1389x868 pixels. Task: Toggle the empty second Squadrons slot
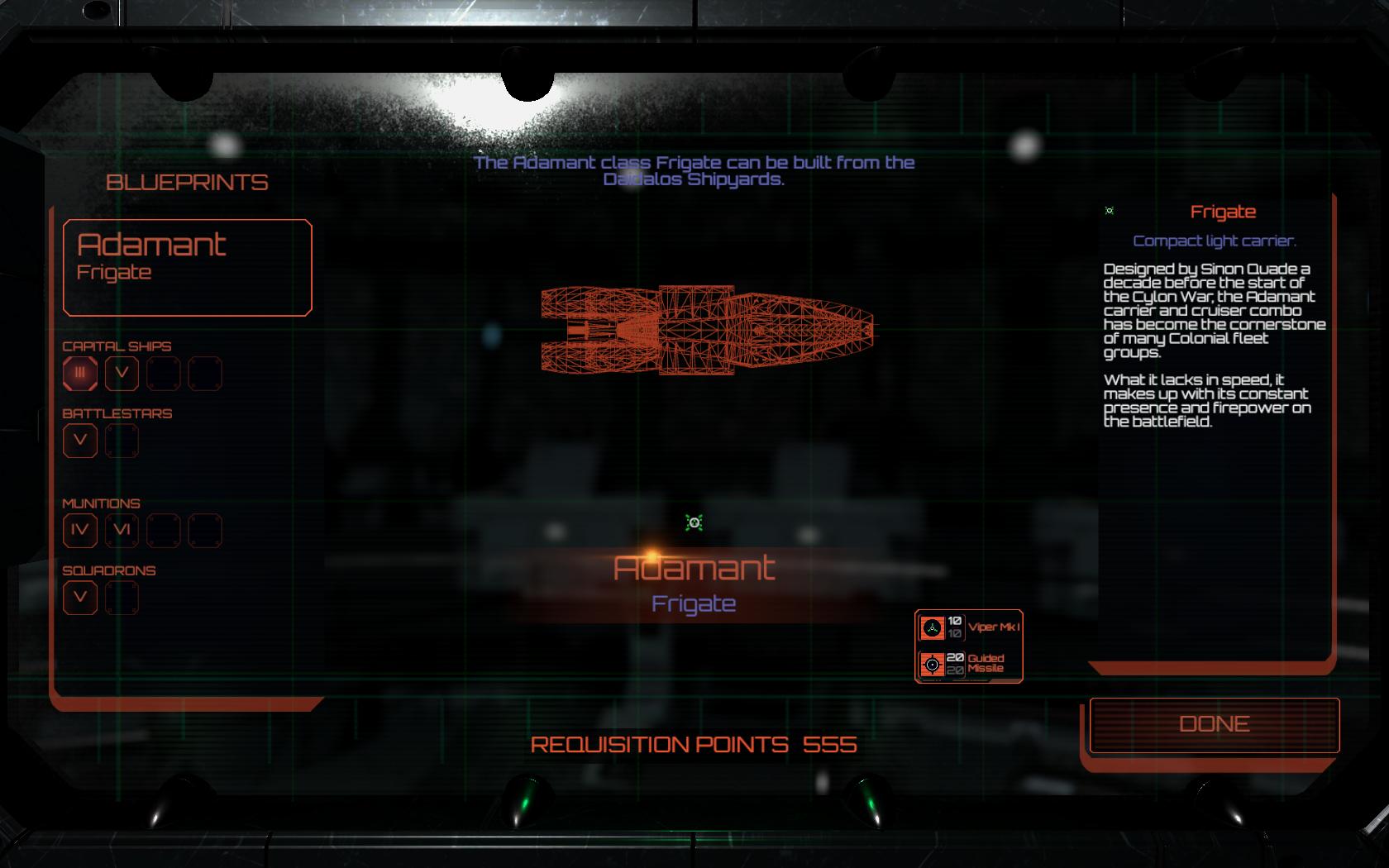pos(122,596)
